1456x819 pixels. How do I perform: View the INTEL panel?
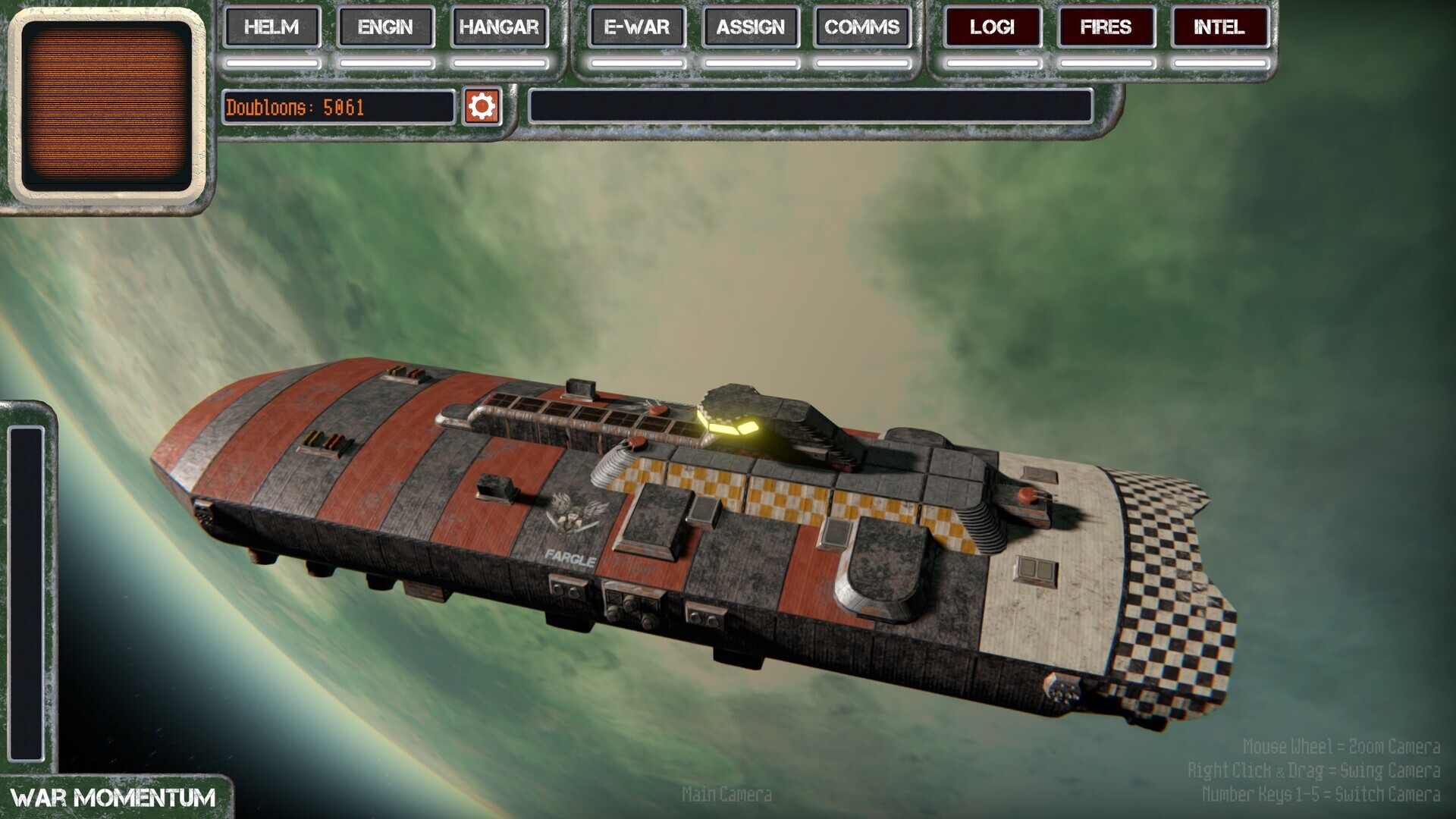tap(1219, 27)
